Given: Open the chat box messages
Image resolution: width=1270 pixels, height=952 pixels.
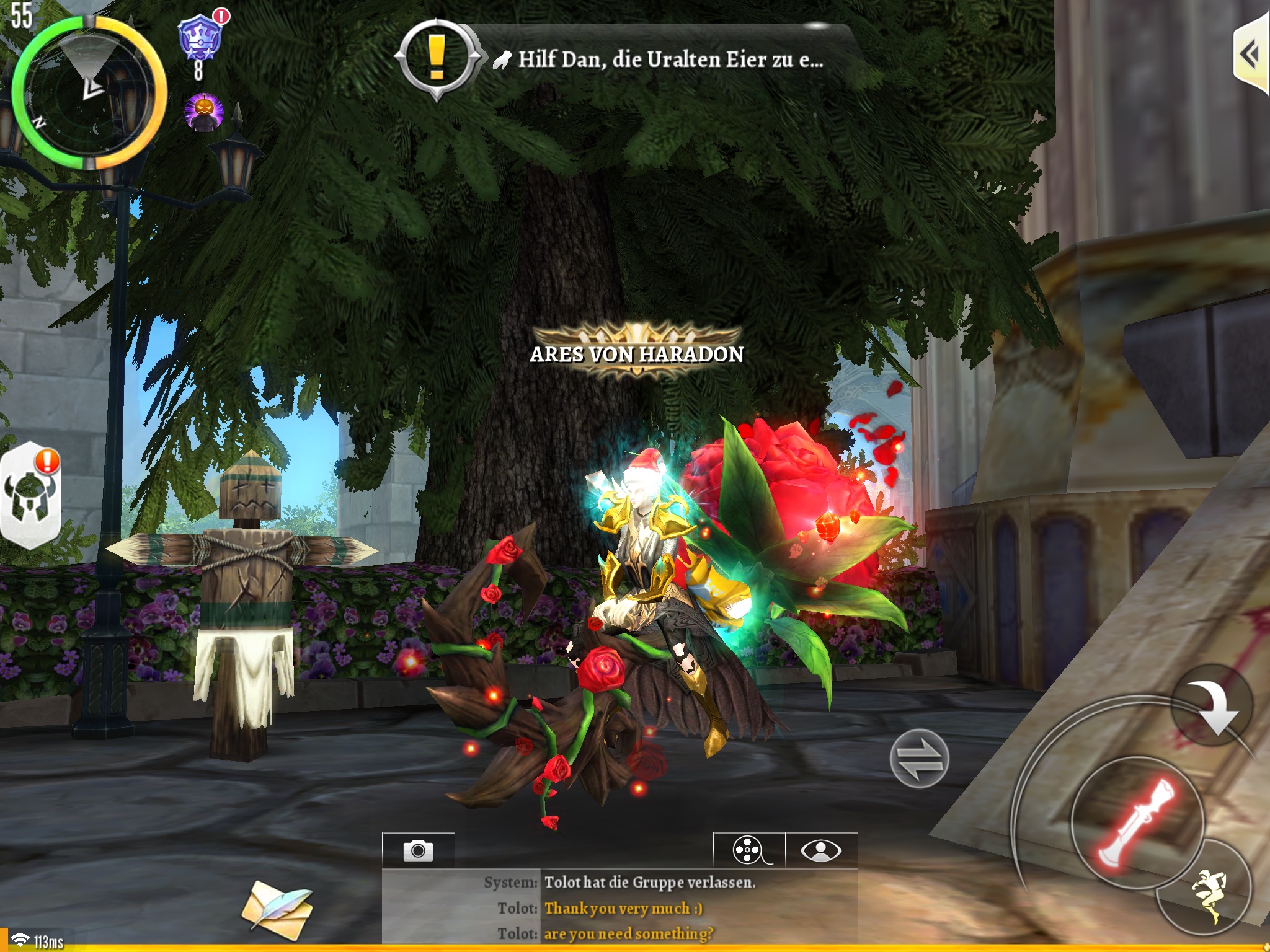Looking at the screenshot, I should 620,907.
